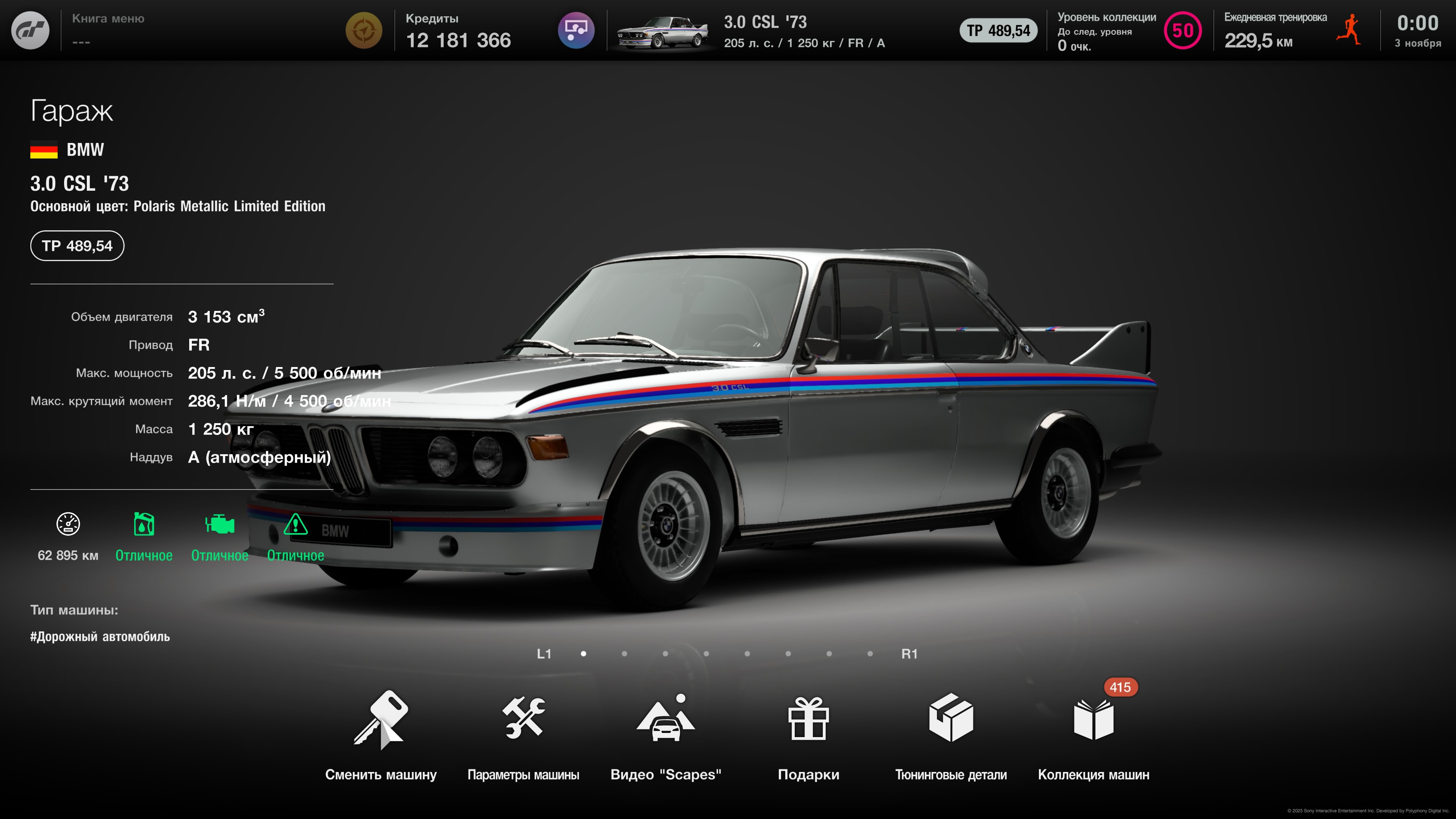Image resolution: width=1456 pixels, height=819 pixels.
Task: Open the purple music playlist icon
Action: pos(576,30)
